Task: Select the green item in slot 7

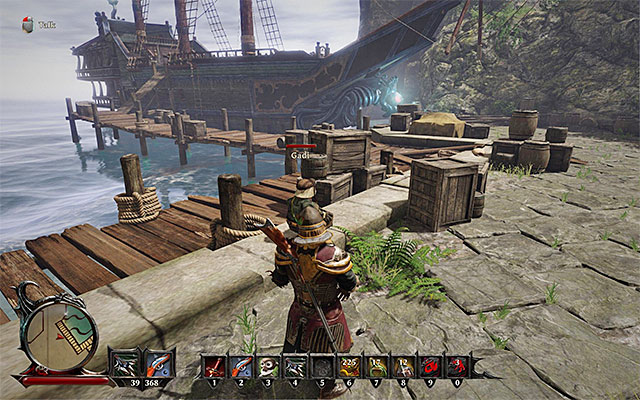Action: [376, 366]
